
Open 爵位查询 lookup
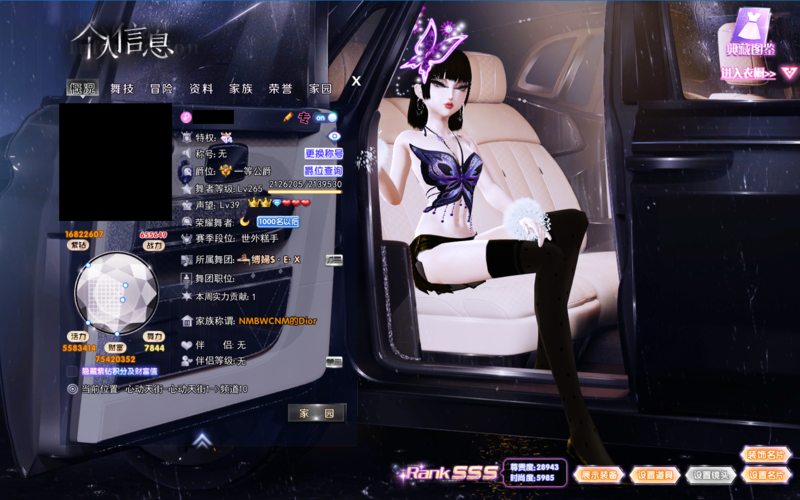[x=324, y=171]
